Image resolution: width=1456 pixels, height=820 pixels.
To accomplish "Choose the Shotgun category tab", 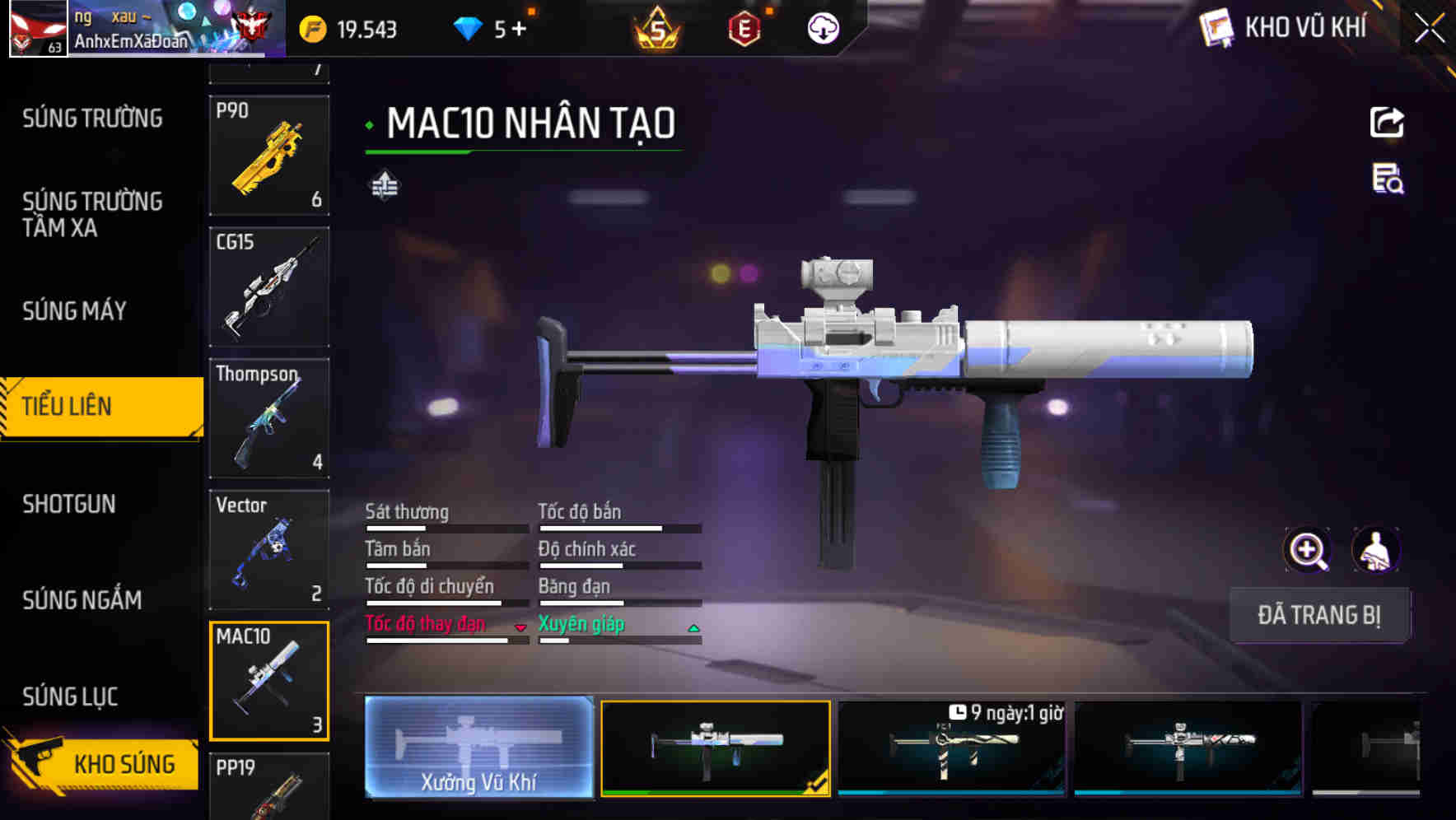I will (x=69, y=504).
